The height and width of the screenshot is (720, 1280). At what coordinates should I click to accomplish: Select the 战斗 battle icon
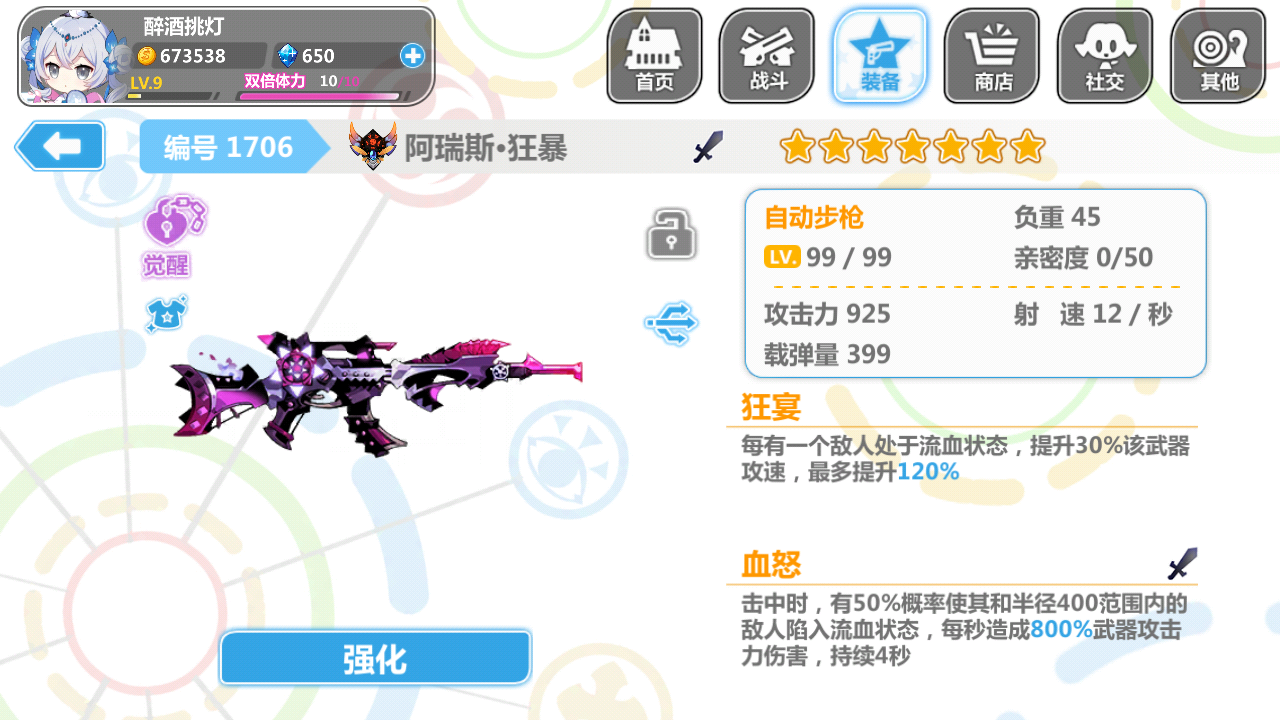click(x=766, y=55)
